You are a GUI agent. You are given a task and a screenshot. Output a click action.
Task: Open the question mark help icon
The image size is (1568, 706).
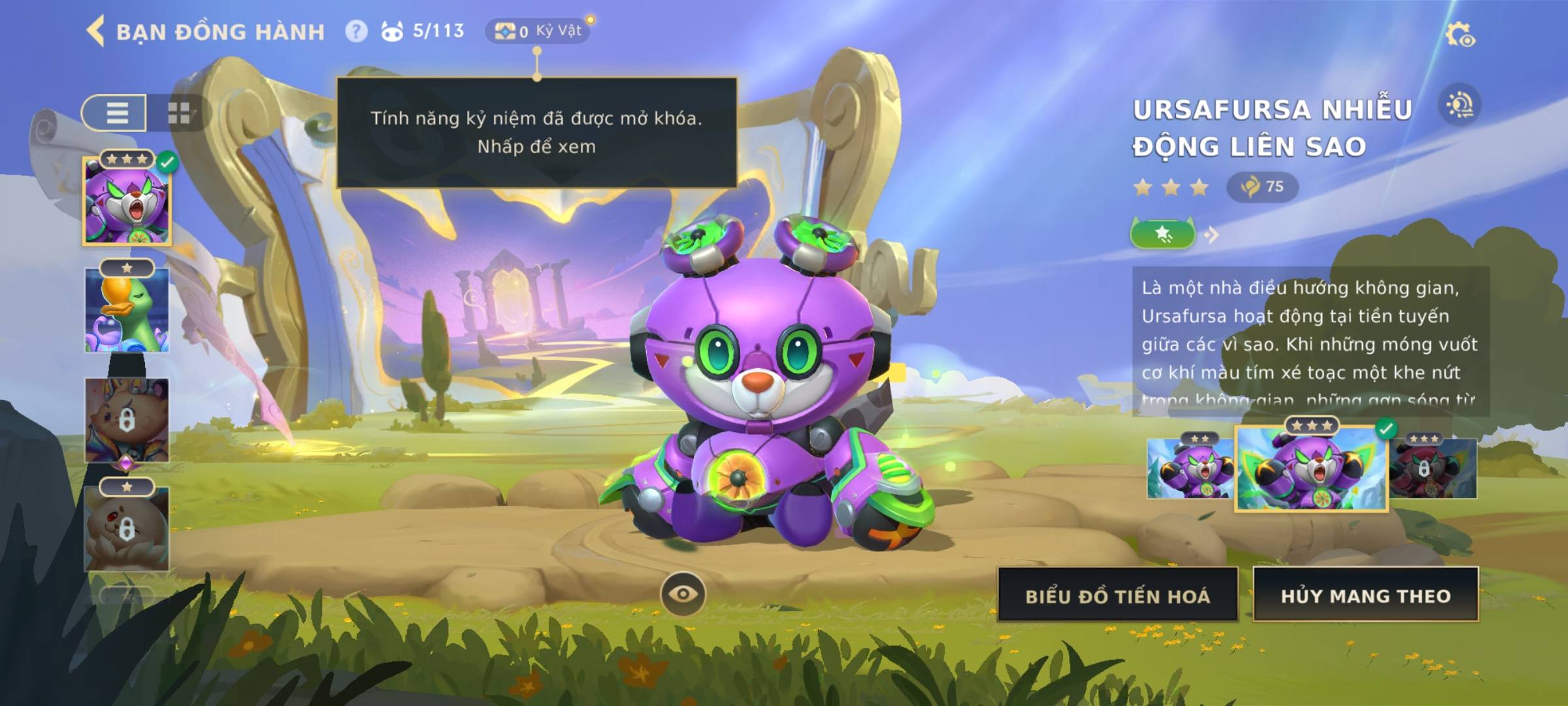(356, 31)
